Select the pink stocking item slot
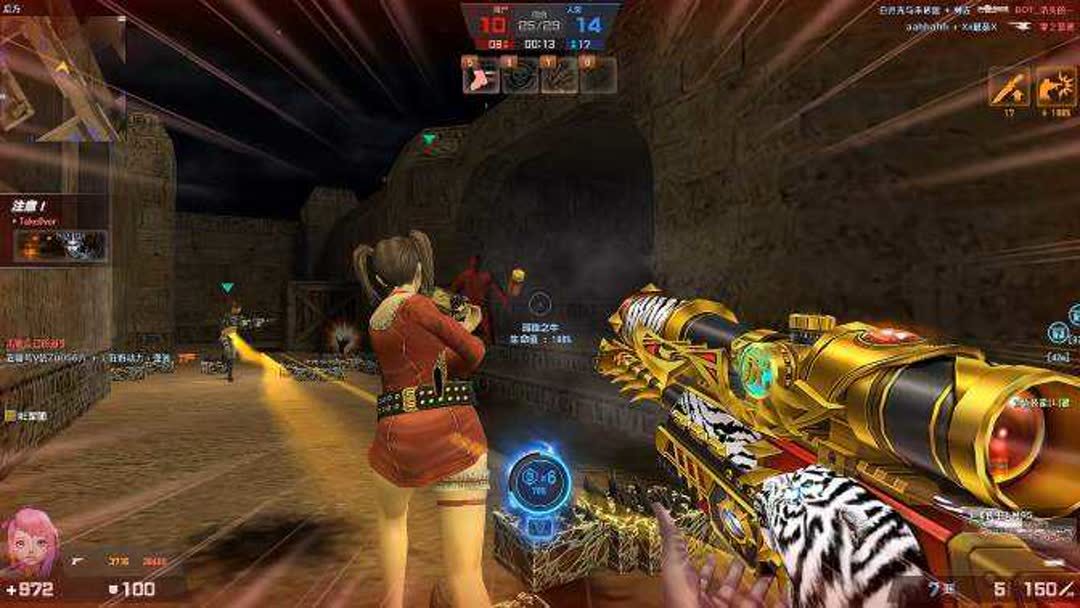 tap(481, 76)
